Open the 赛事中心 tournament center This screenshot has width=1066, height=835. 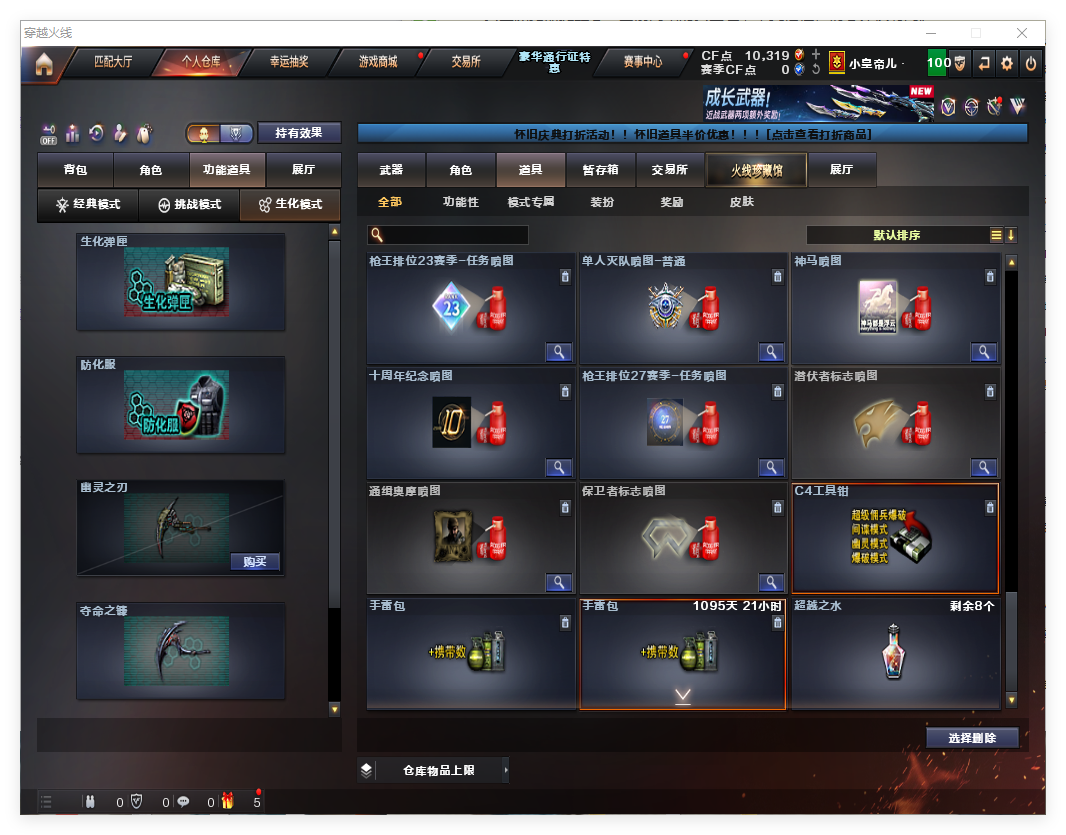click(642, 62)
